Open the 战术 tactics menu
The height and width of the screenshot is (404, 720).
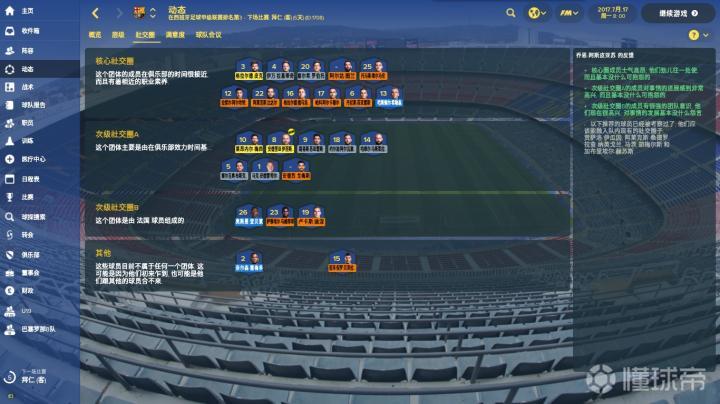(27, 87)
